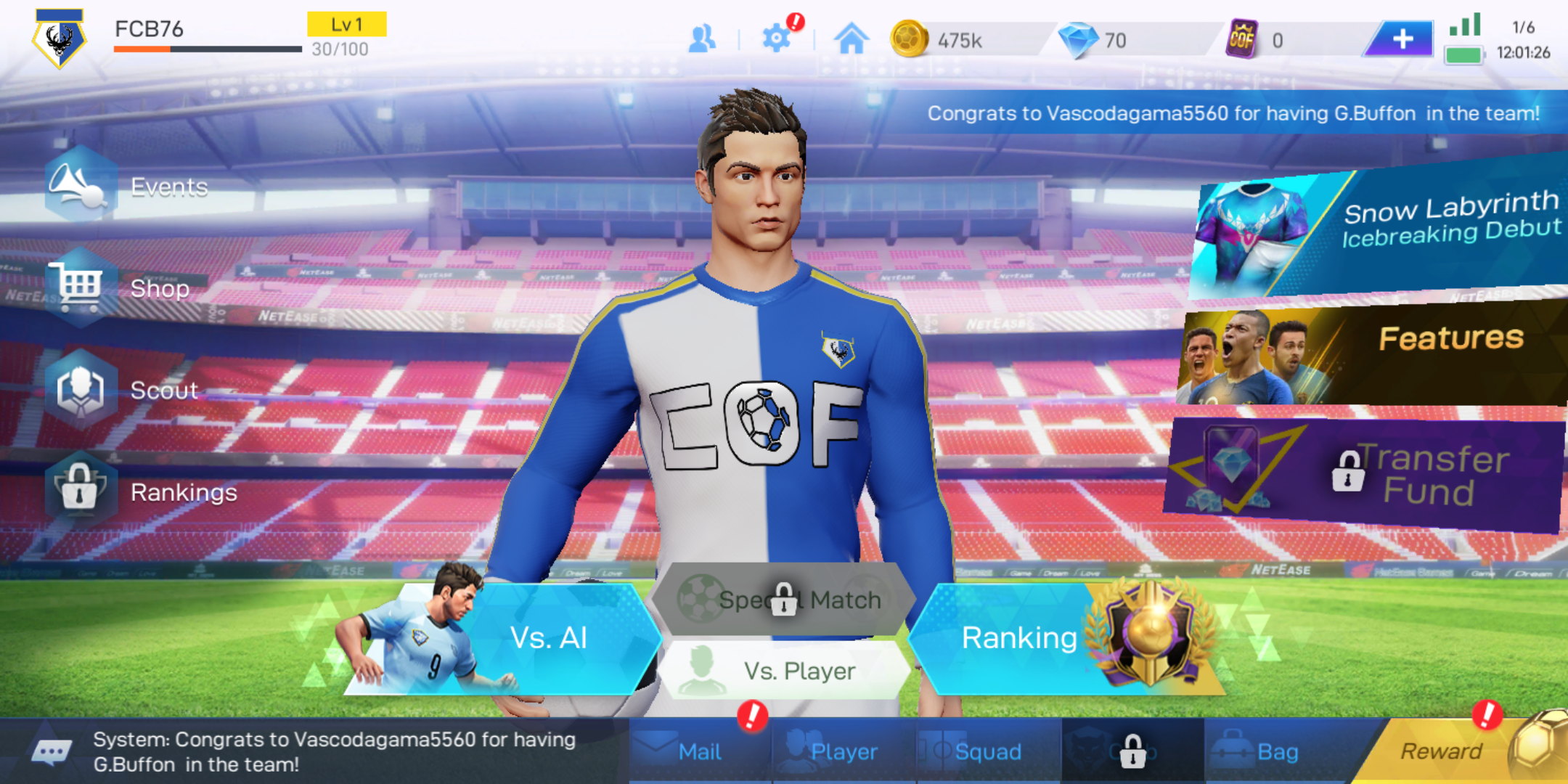This screenshot has width=1568, height=784.
Task: Add currency with the plus button
Action: pos(1402,38)
